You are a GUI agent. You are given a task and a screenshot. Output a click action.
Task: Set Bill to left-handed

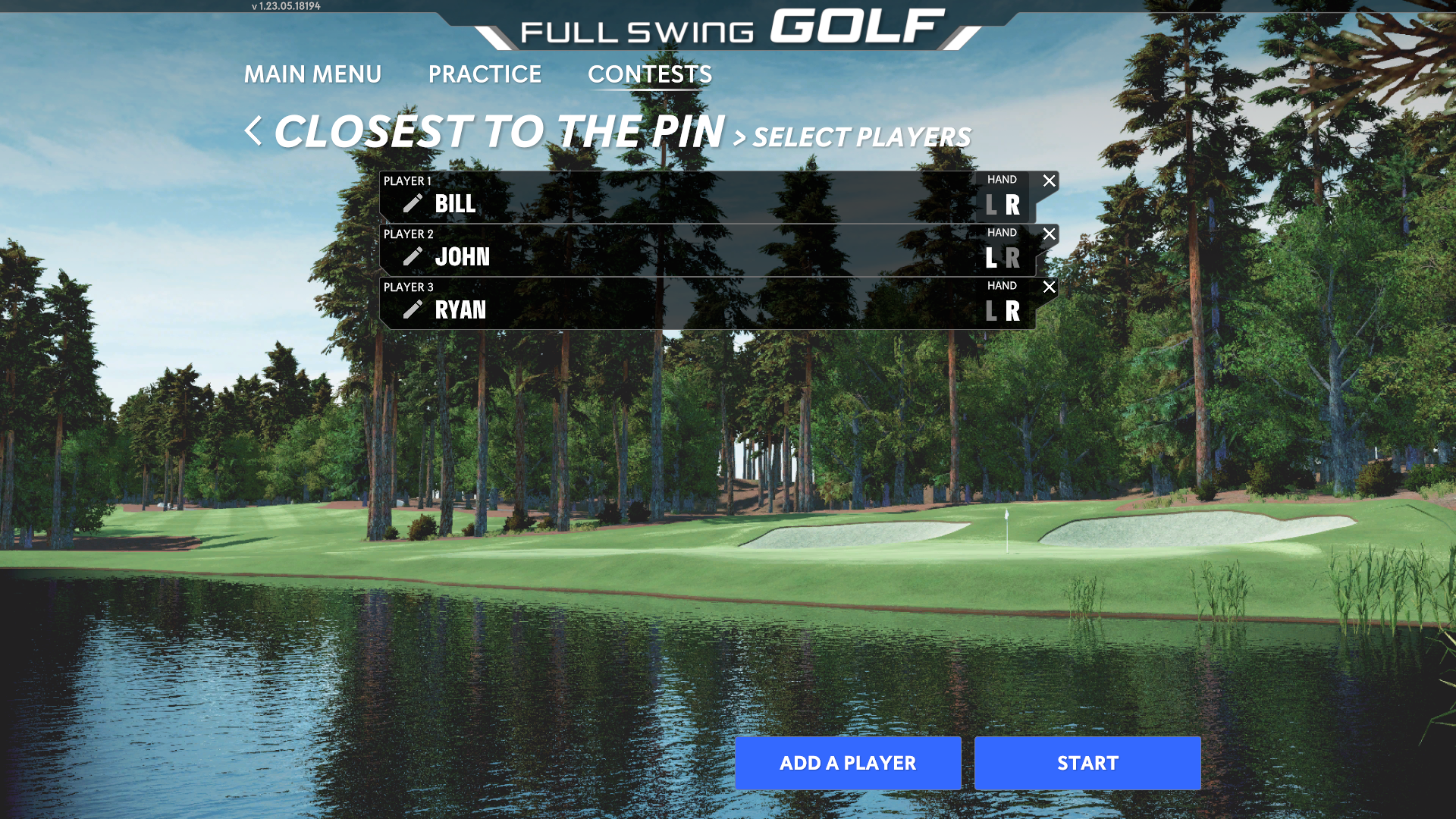991,205
